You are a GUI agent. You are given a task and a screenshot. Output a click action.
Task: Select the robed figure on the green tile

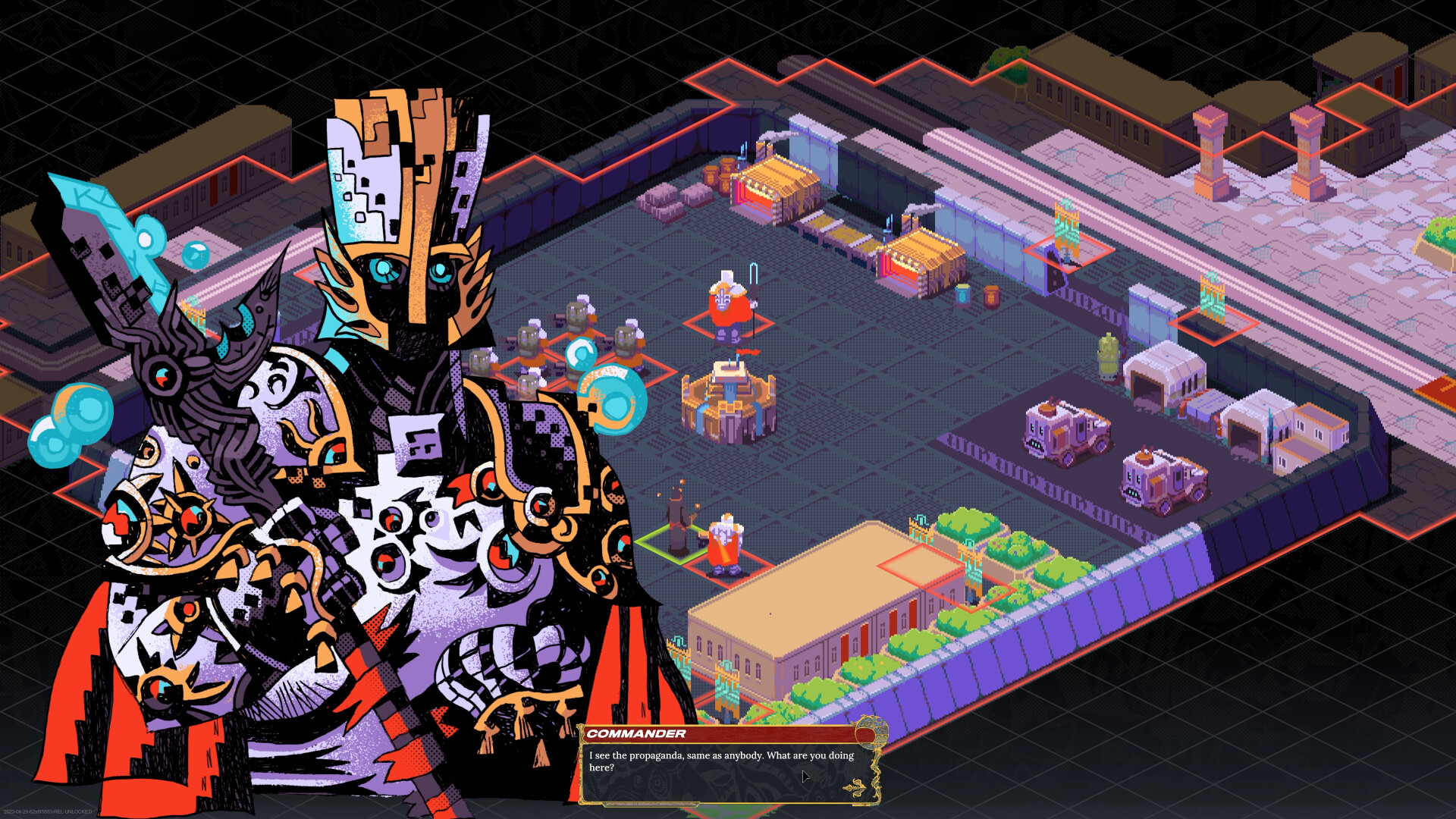[679, 527]
